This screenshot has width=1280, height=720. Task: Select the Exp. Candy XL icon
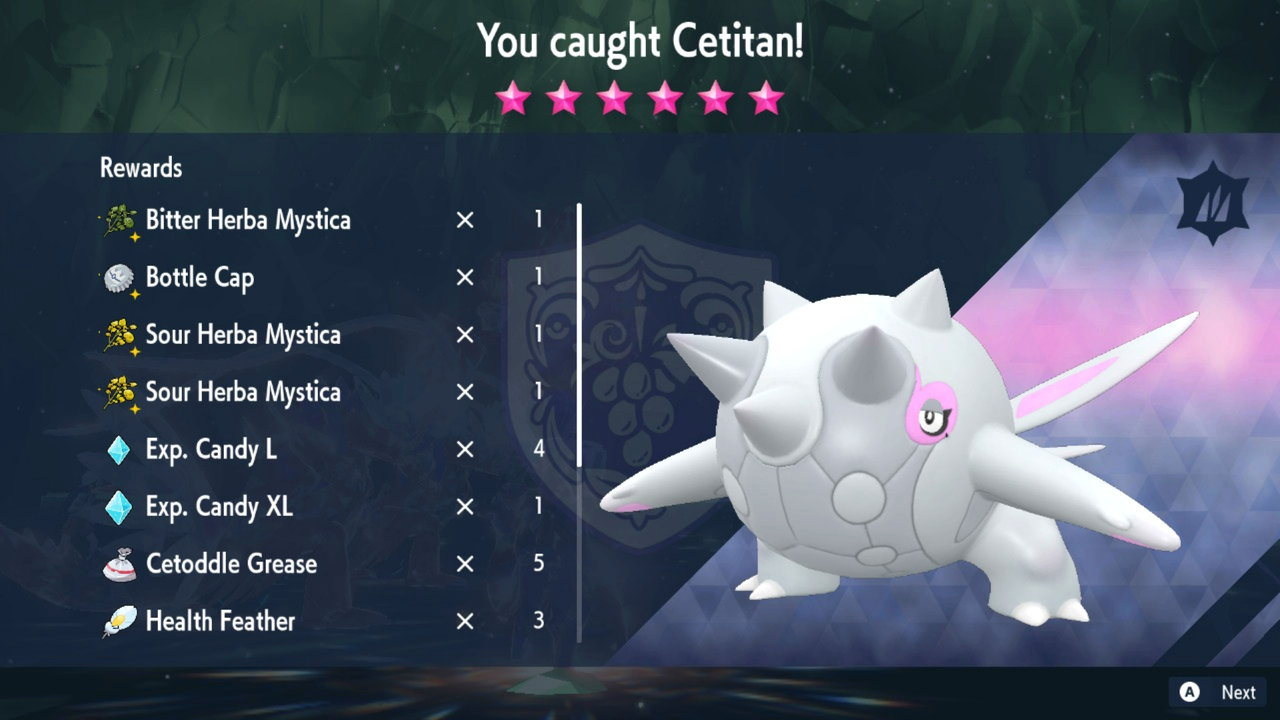(x=120, y=506)
